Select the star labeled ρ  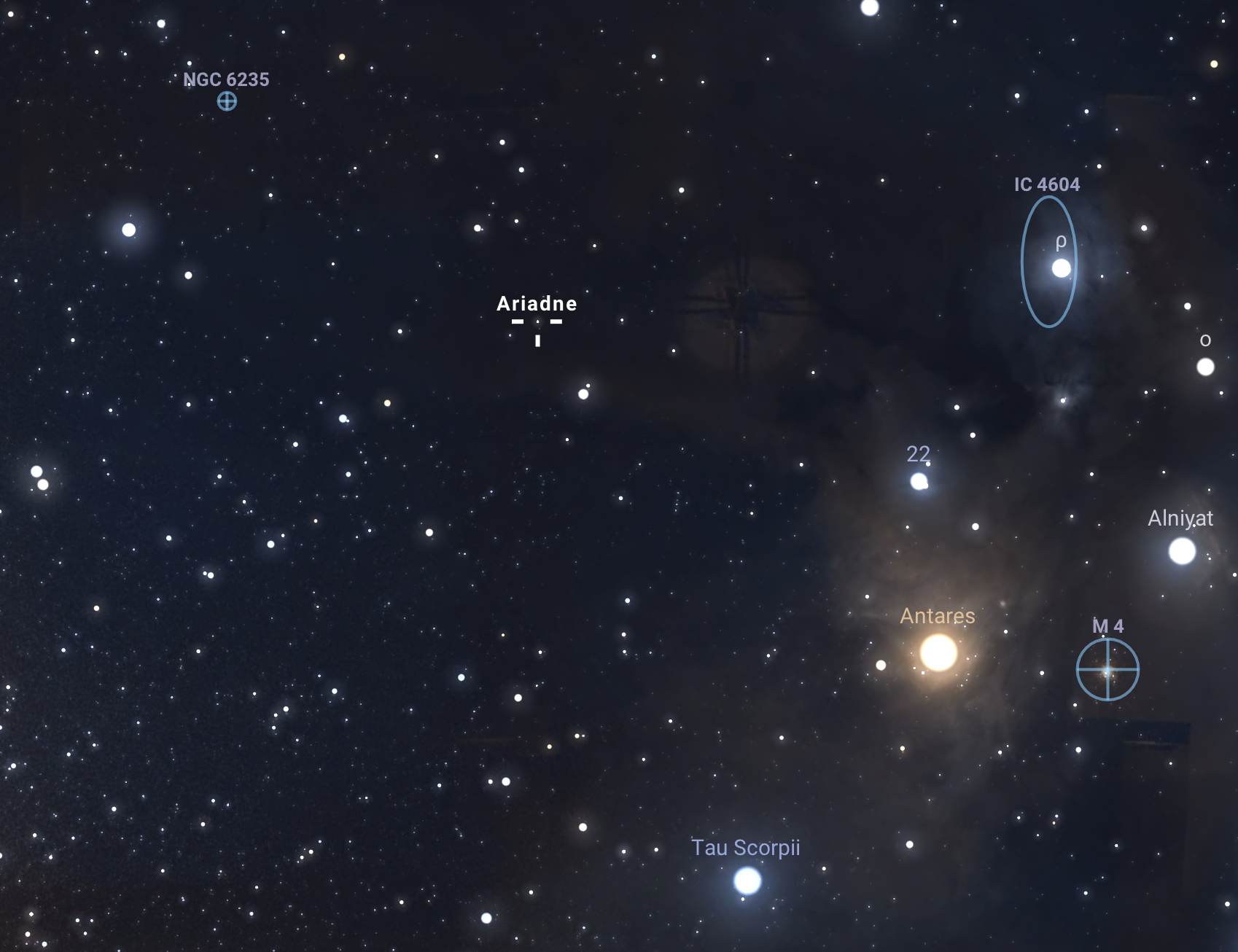pos(1062,268)
